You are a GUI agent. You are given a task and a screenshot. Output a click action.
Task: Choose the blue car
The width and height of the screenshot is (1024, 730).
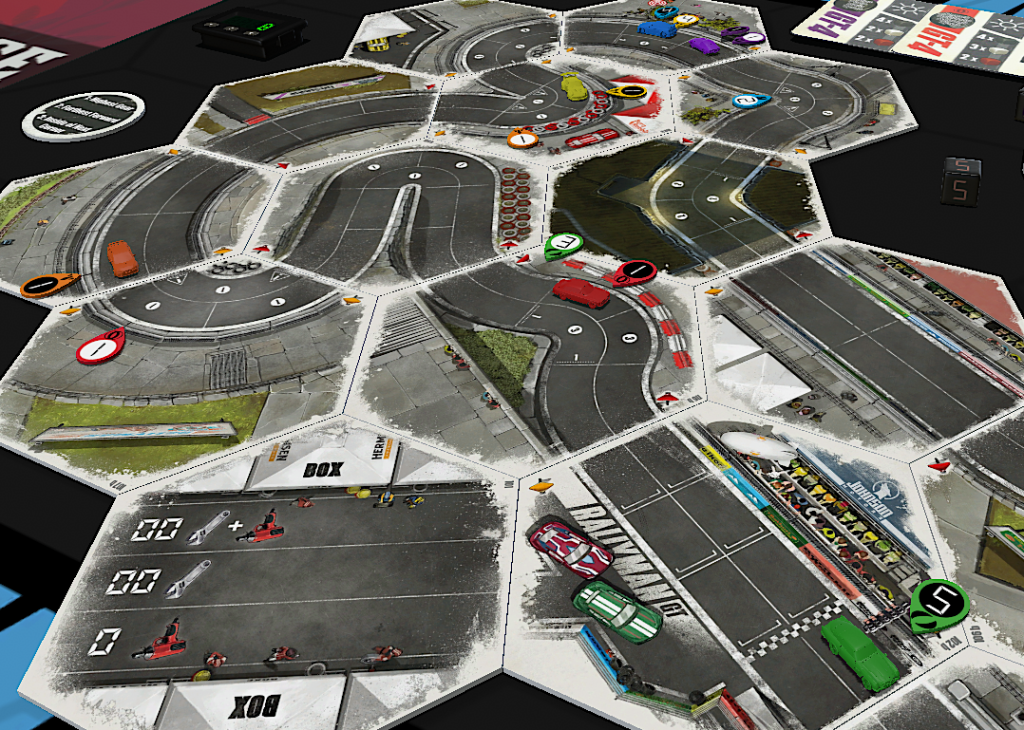(x=656, y=28)
